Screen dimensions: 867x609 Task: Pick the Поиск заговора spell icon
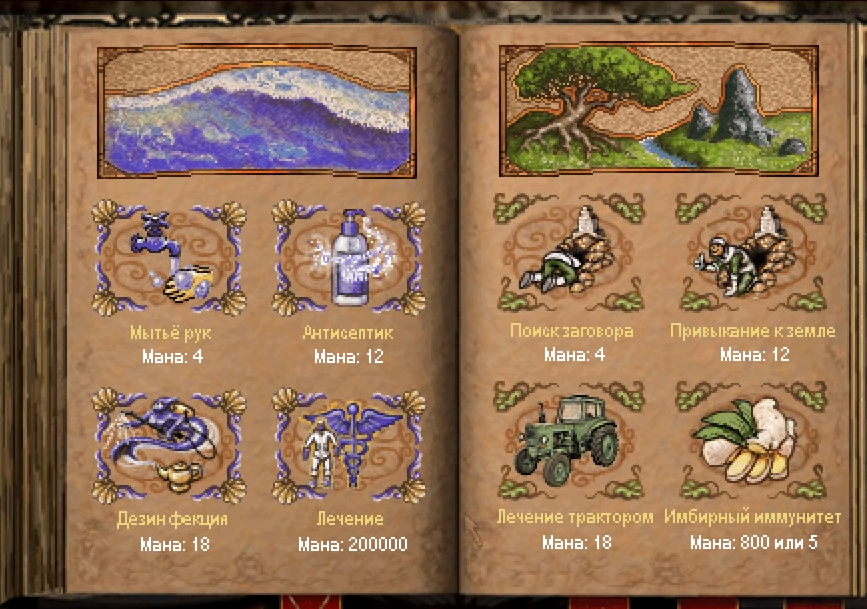(571, 255)
